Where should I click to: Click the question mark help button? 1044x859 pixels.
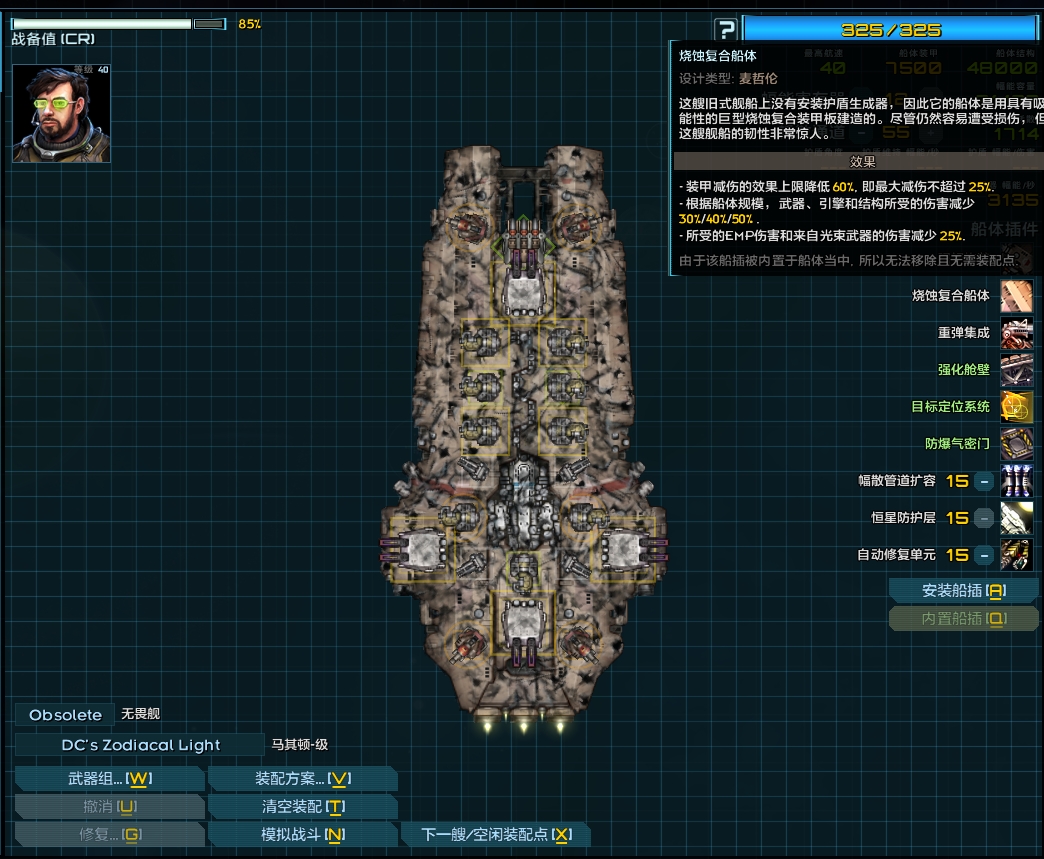coord(726,30)
